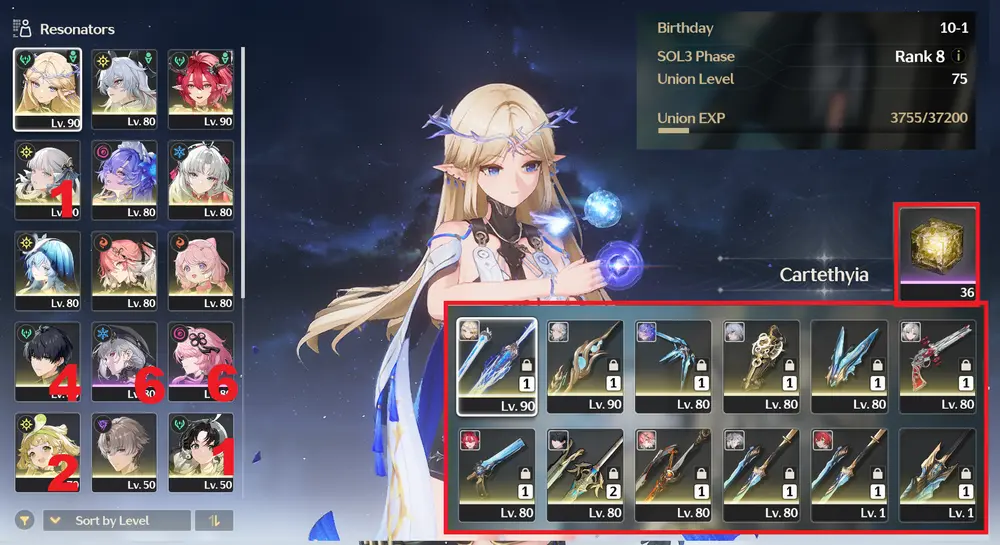Choose the red-haired Lv. 90 resonator
The image size is (1000, 545).
pos(201,88)
